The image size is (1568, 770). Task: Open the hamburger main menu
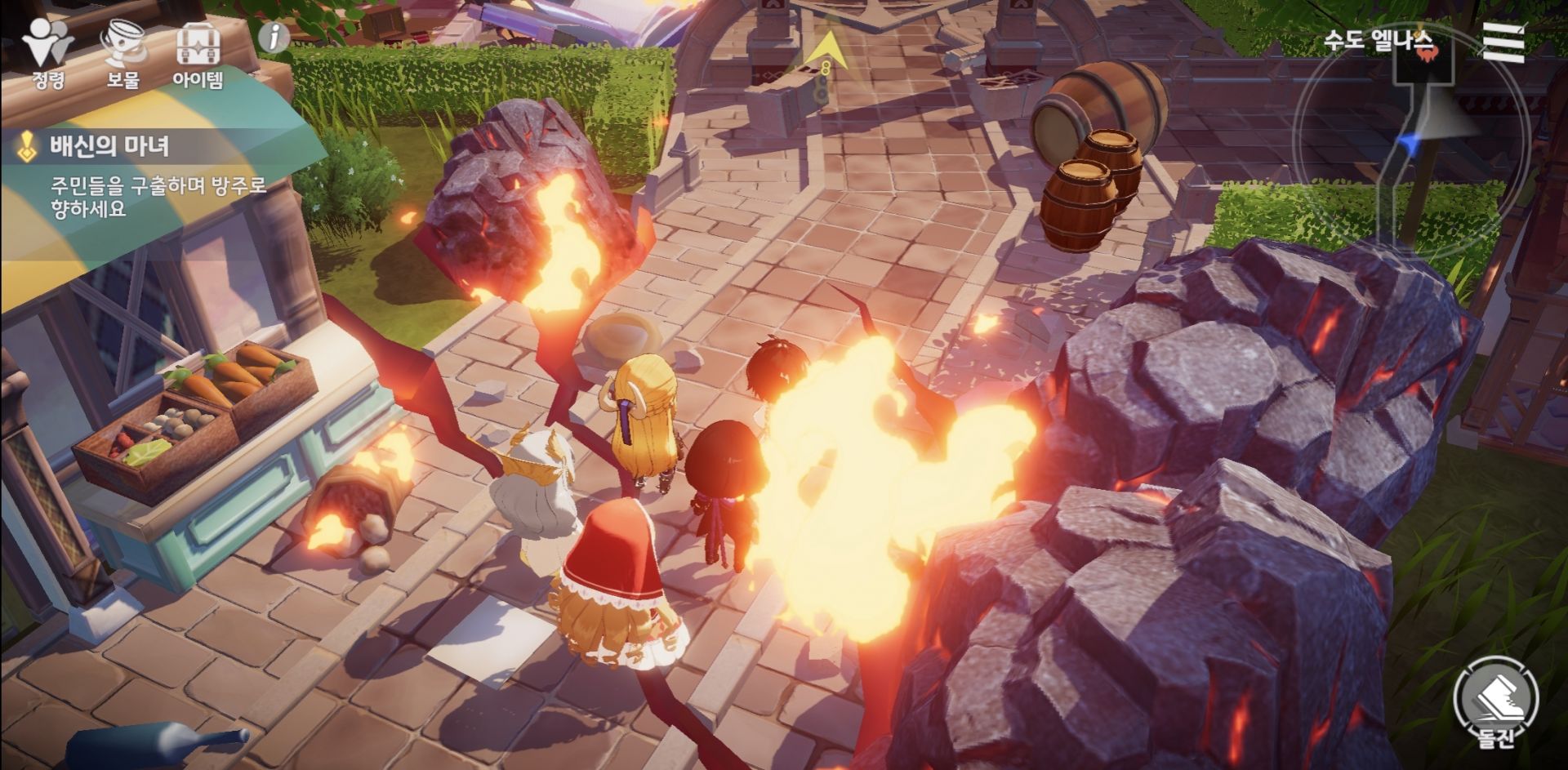(x=1503, y=42)
